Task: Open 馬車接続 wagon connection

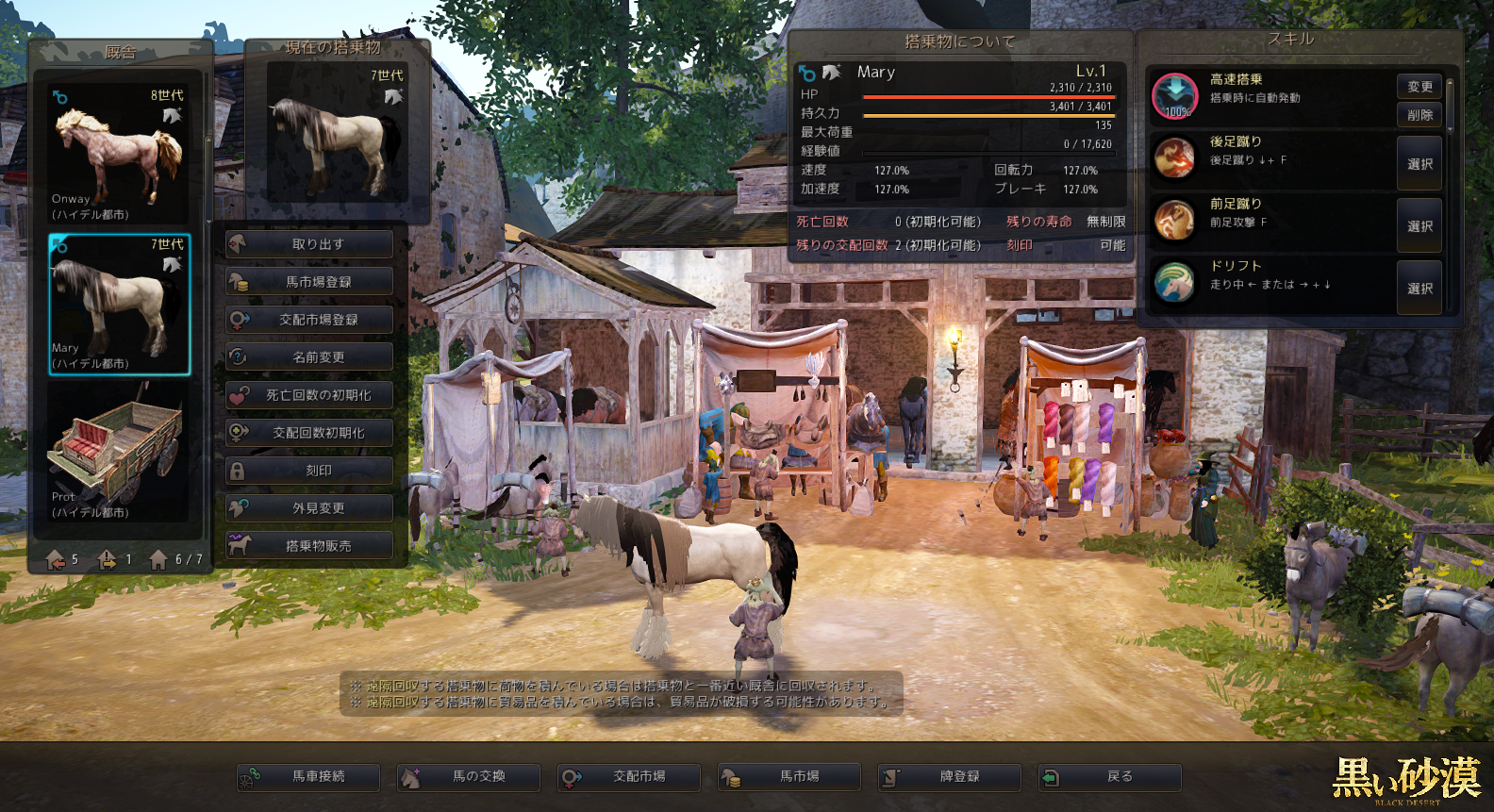Action: (308, 777)
